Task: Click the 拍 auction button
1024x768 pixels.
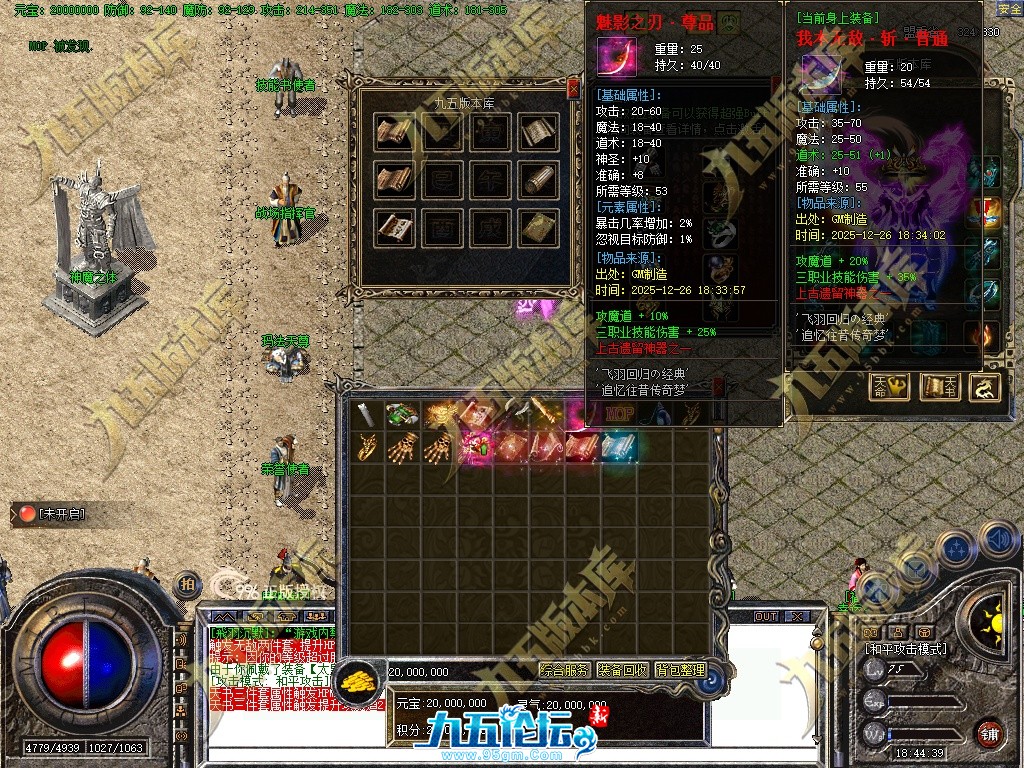Action: pyautogui.click(x=186, y=585)
